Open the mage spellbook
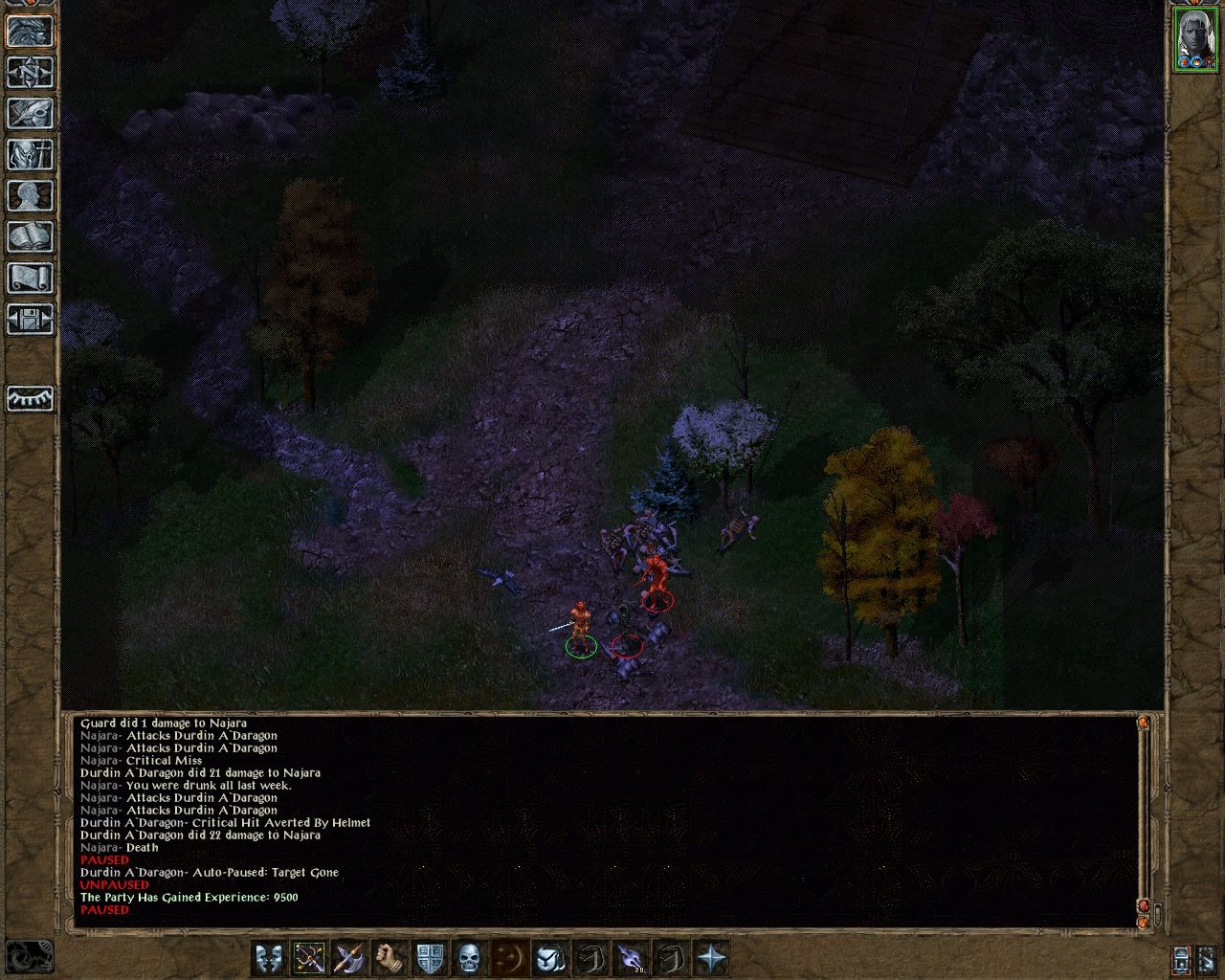 30,236
